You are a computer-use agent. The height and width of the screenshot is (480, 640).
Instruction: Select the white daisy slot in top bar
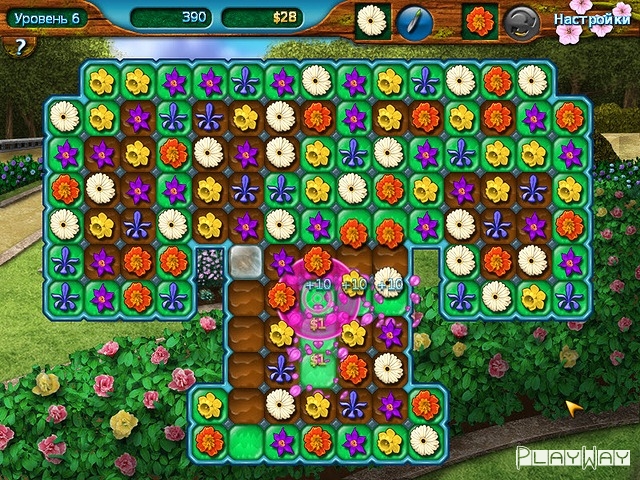click(372, 21)
